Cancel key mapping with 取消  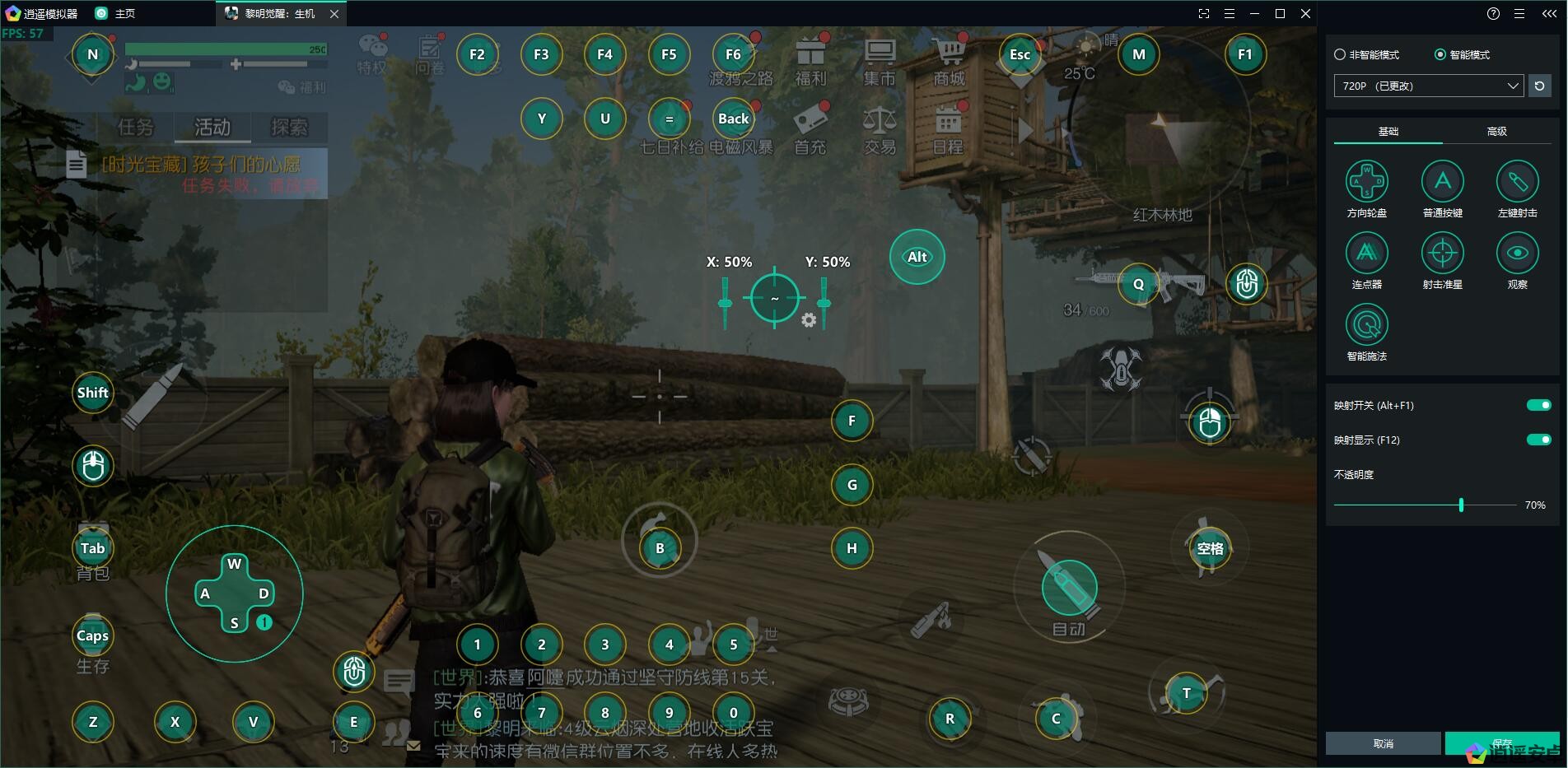click(1384, 743)
